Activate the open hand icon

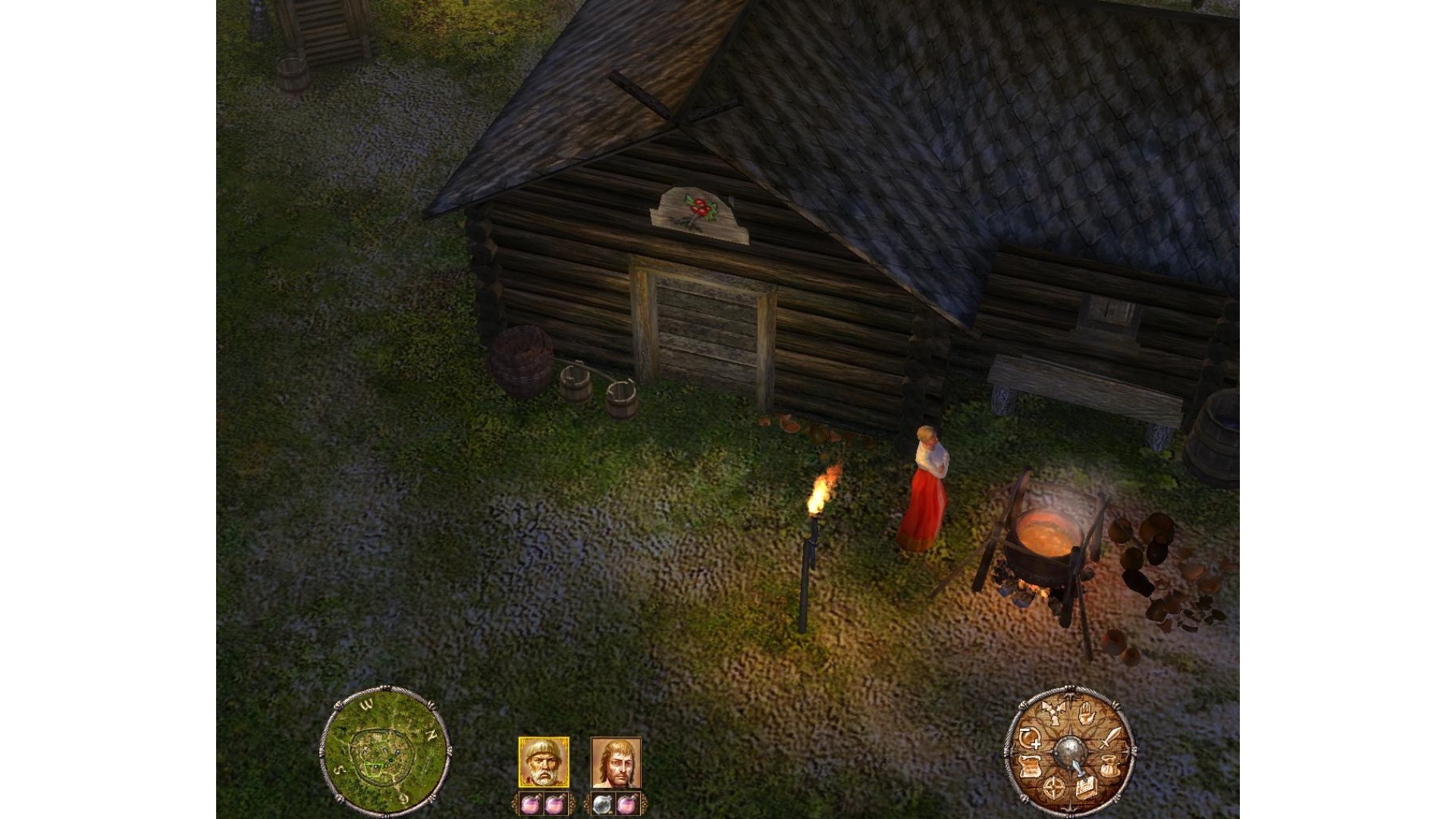point(1085,712)
